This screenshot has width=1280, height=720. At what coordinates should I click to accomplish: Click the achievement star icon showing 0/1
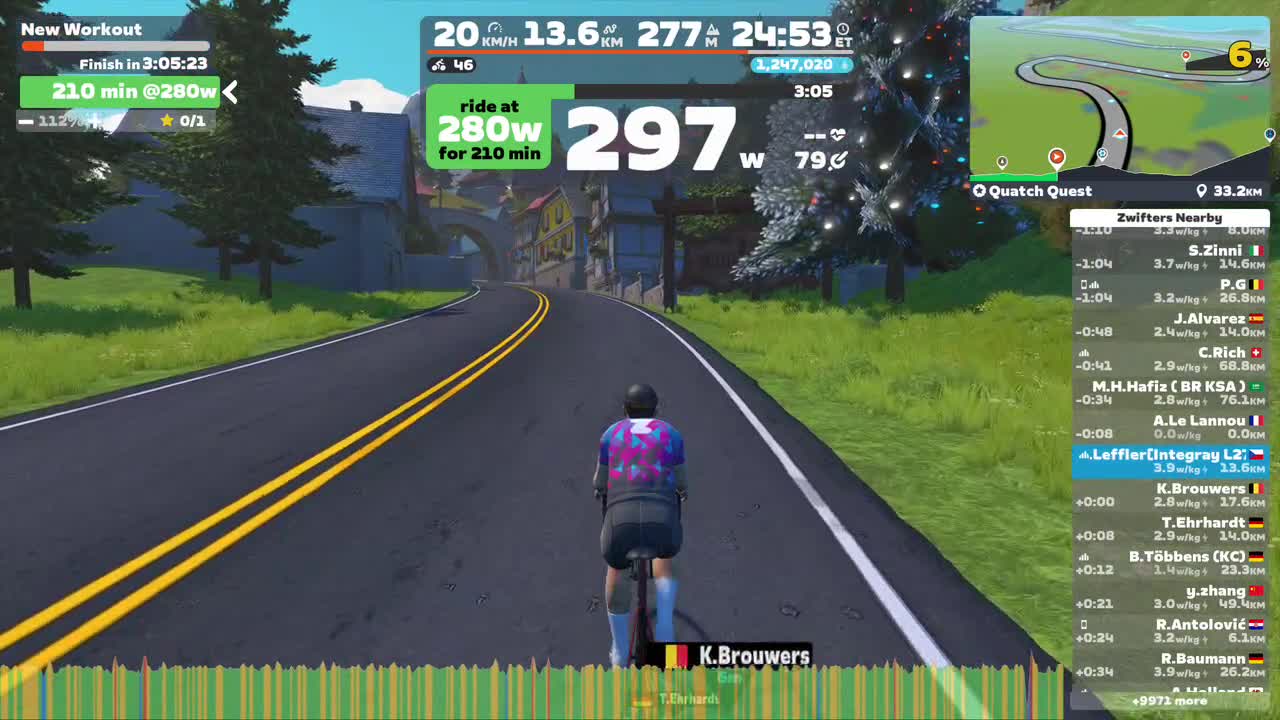coord(169,121)
